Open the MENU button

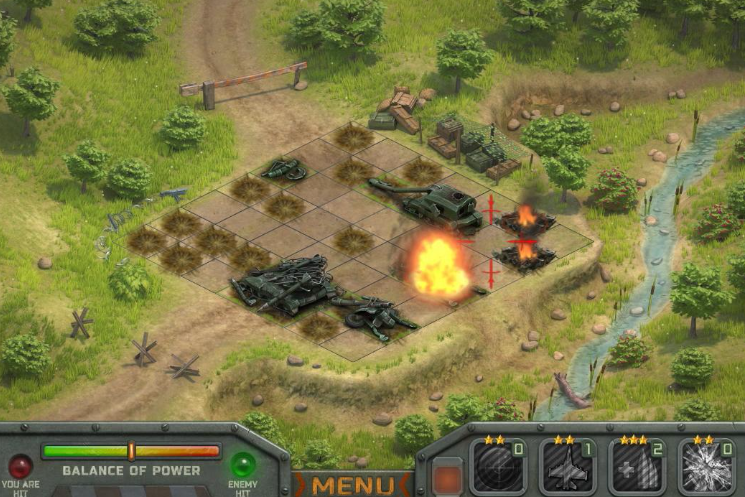tap(353, 486)
